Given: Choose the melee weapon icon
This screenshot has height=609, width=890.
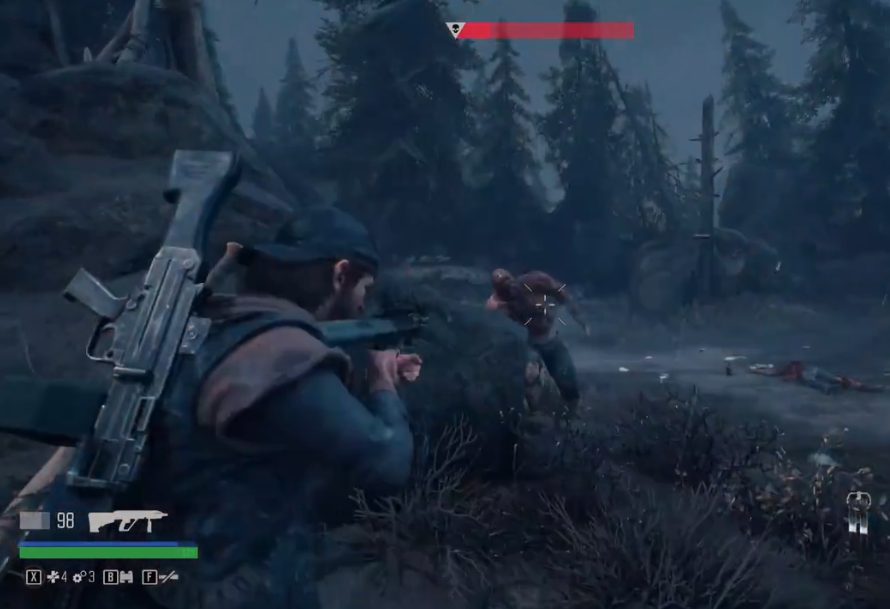Looking at the screenshot, I should click(169, 577).
